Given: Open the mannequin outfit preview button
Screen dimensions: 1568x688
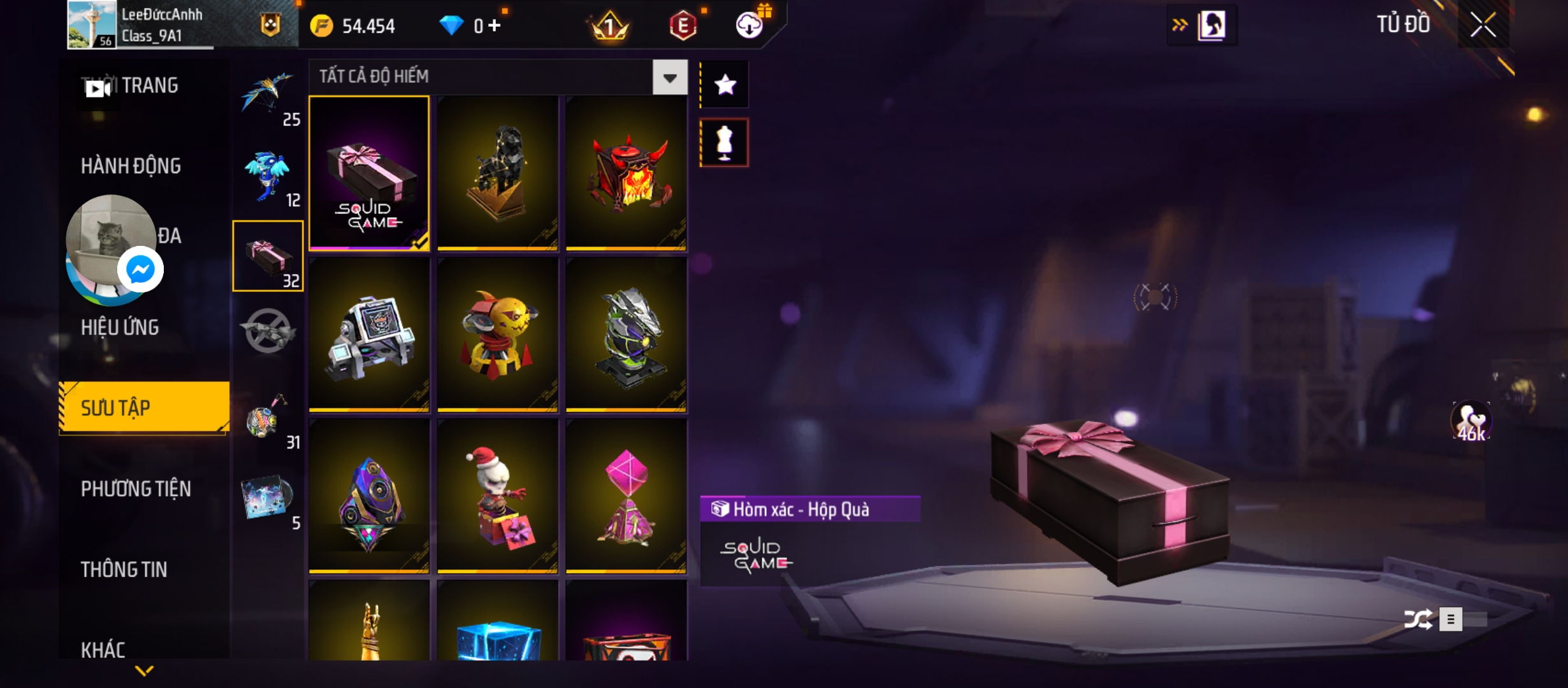Looking at the screenshot, I should (x=725, y=143).
